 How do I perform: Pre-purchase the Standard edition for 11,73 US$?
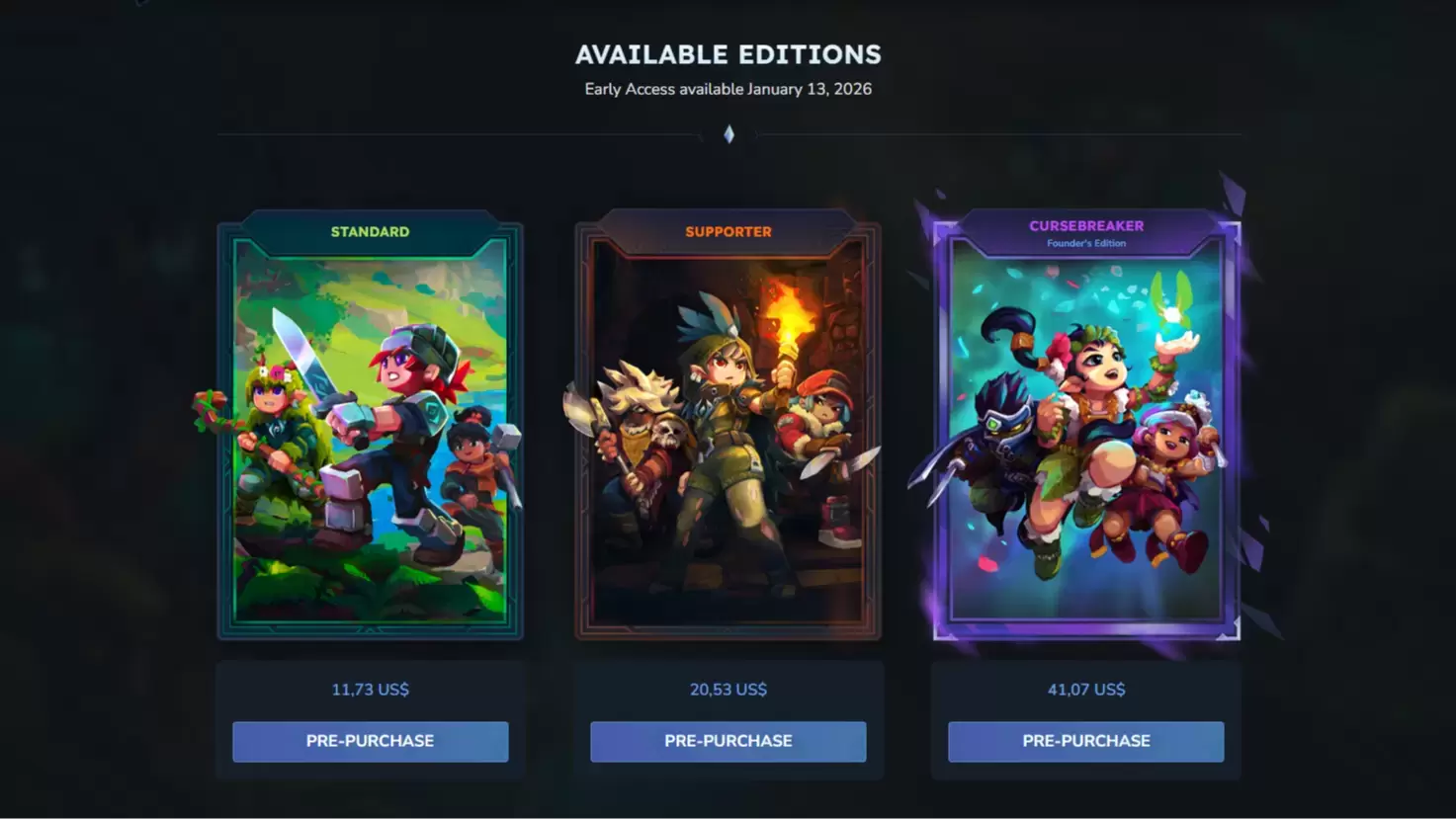tap(370, 741)
